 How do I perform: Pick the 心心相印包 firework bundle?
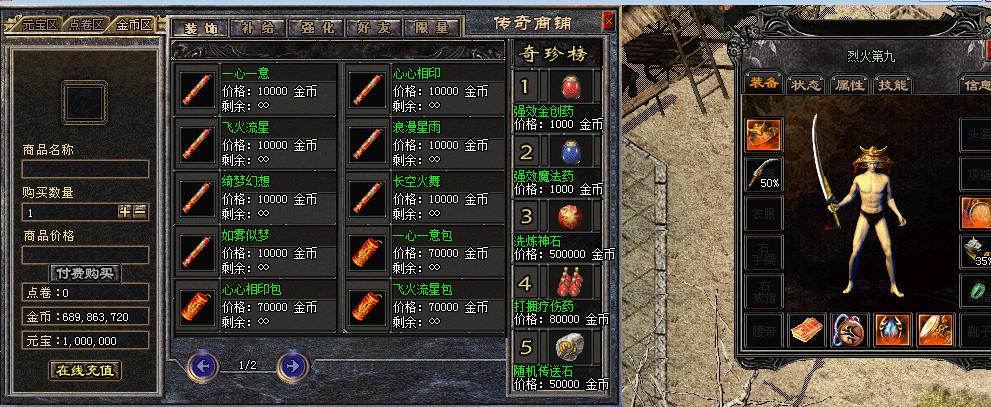tap(198, 305)
